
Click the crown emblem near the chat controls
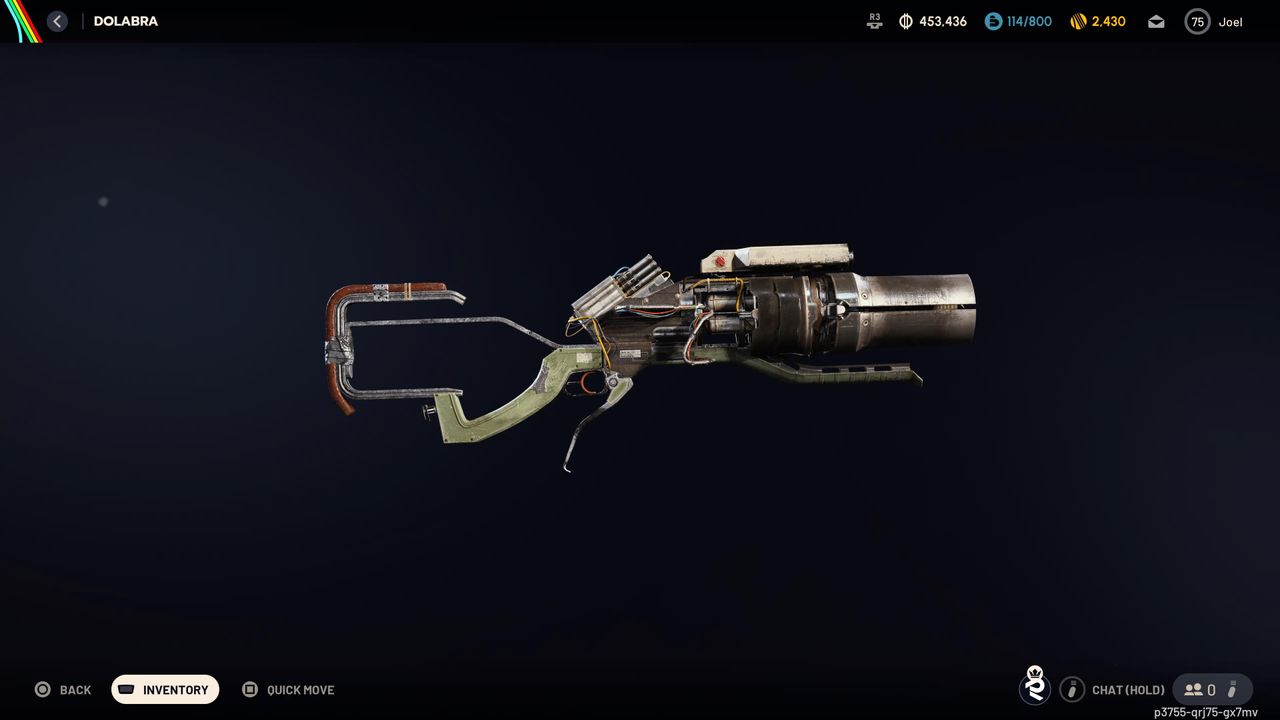[1035, 689]
